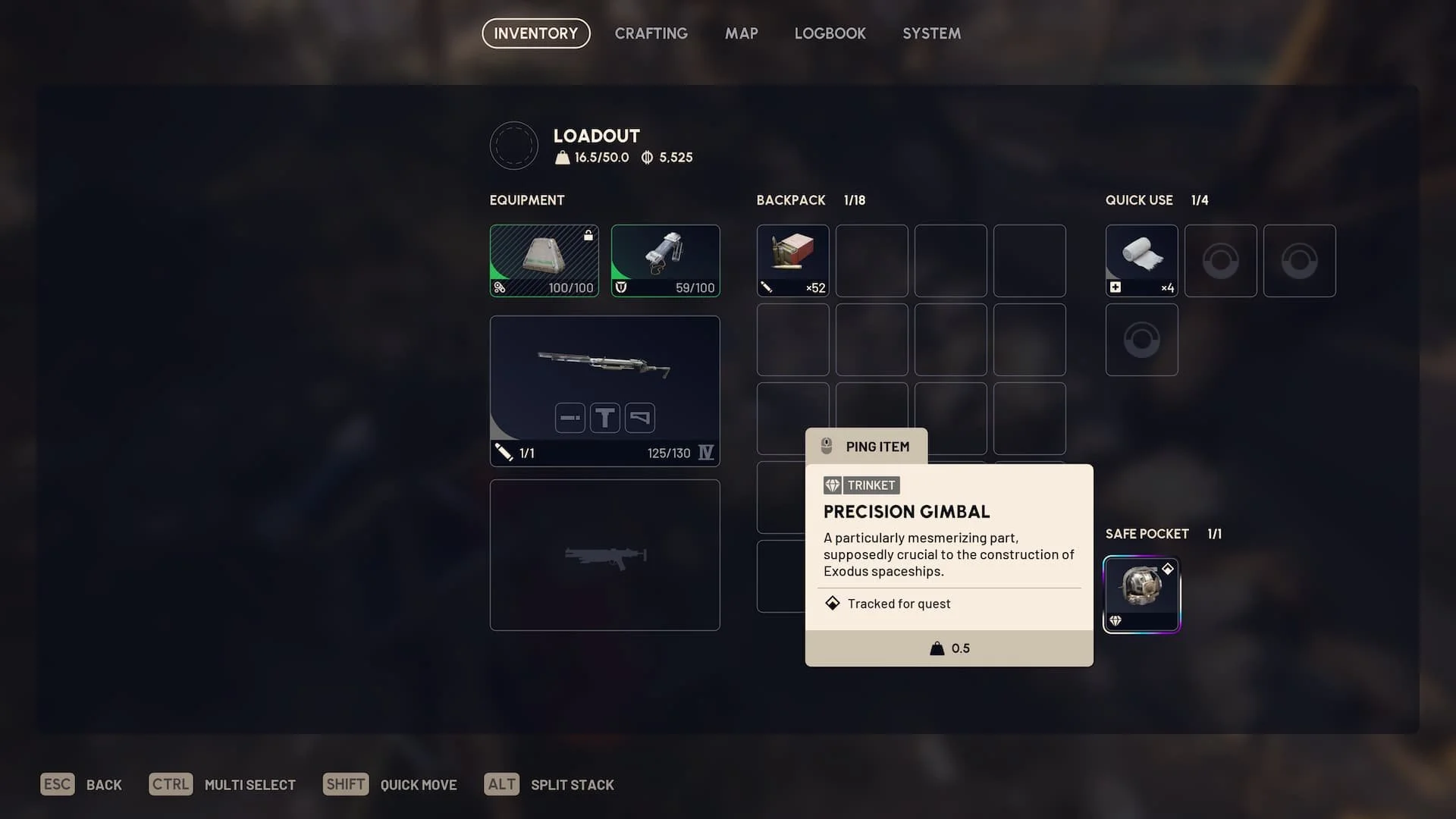Select the ammo stack of 52 in backpack
Screen dimensions: 1456x819
coord(792,260)
